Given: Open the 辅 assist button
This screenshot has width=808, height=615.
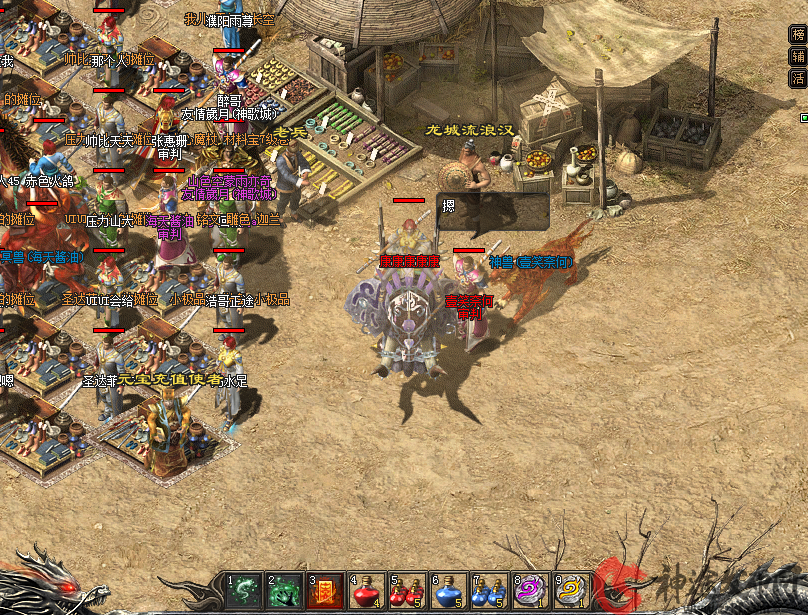Looking at the screenshot, I should click(798, 56).
